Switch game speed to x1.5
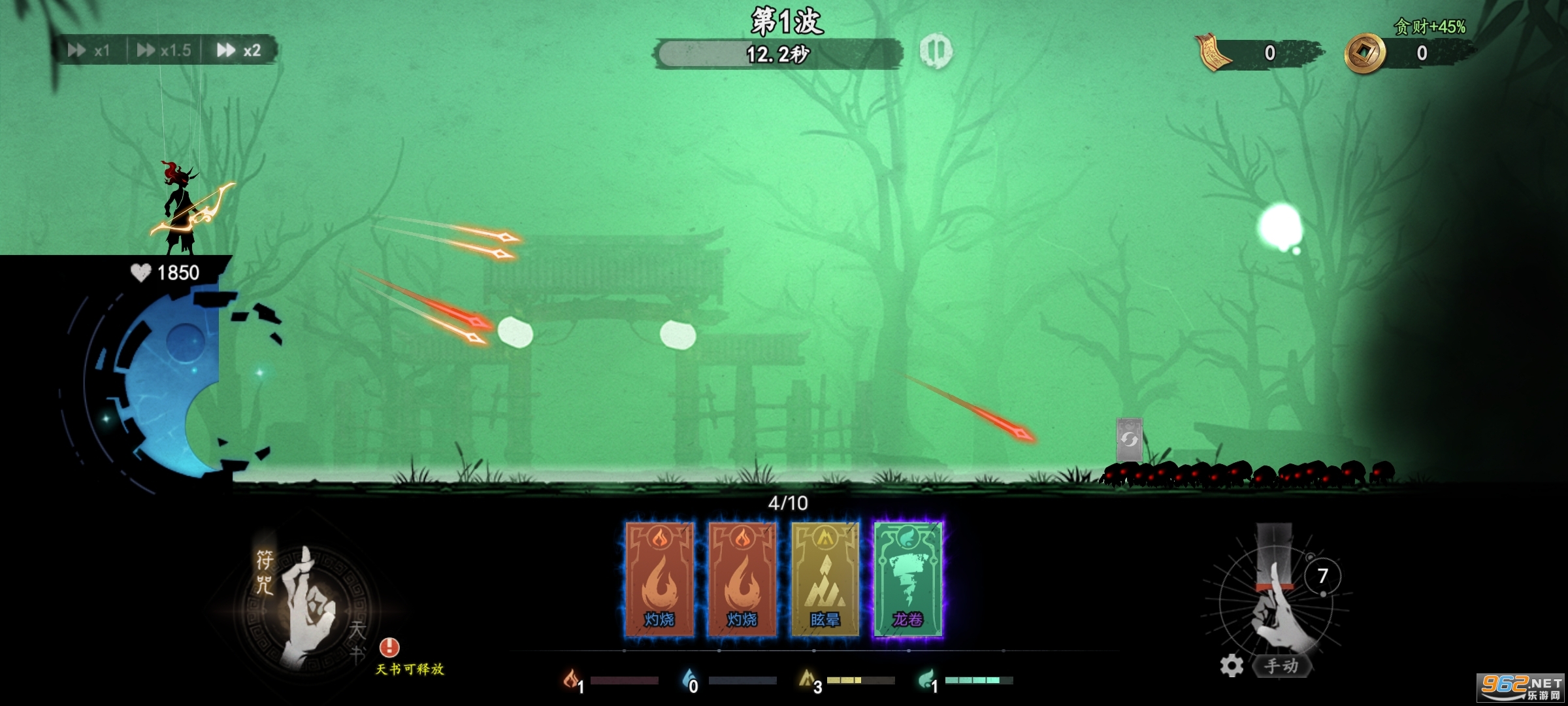This screenshot has width=1568, height=706. [x=164, y=50]
